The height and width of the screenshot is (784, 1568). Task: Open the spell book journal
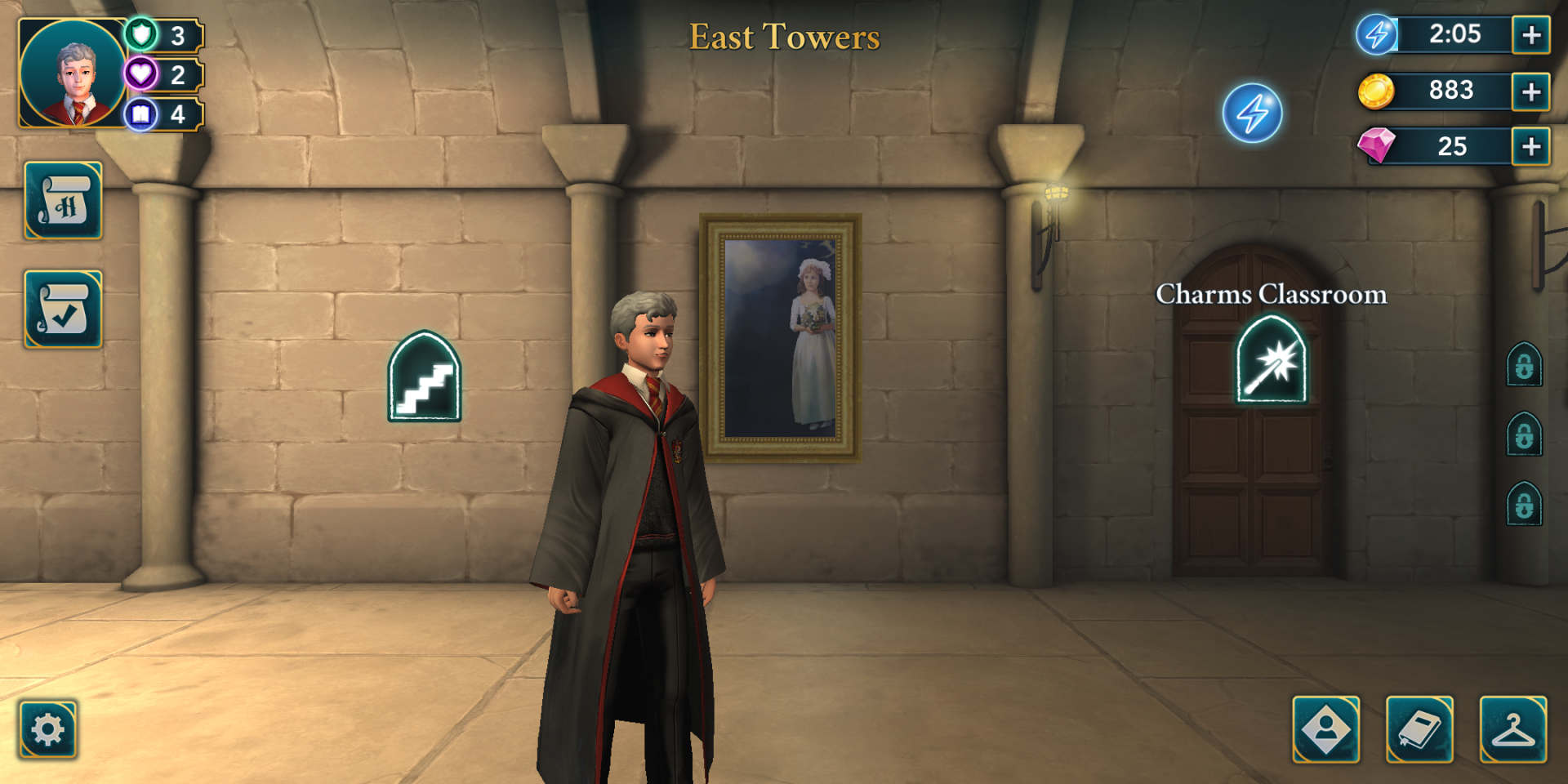[x=1419, y=729]
